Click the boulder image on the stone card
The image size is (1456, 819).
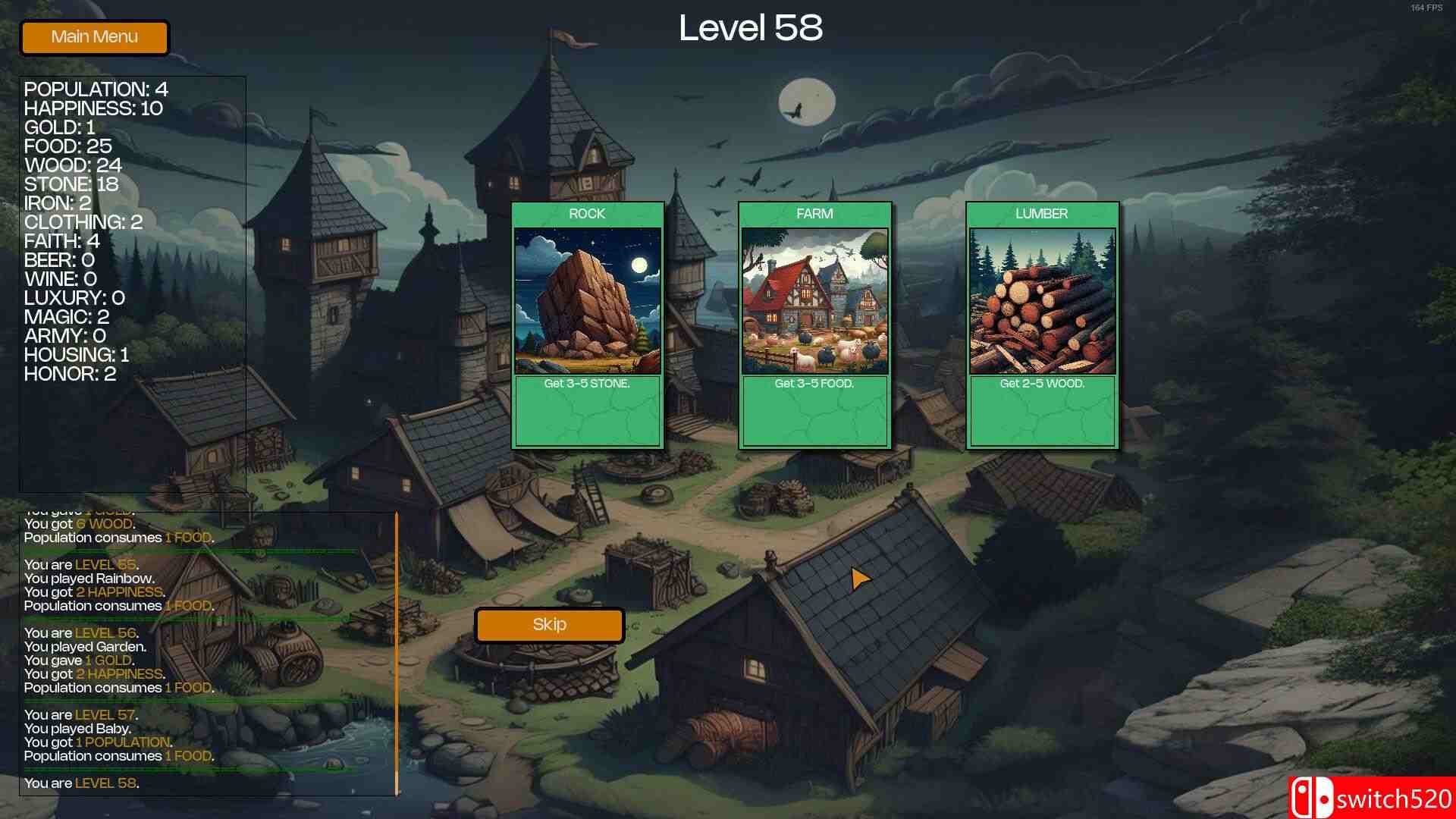(588, 300)
